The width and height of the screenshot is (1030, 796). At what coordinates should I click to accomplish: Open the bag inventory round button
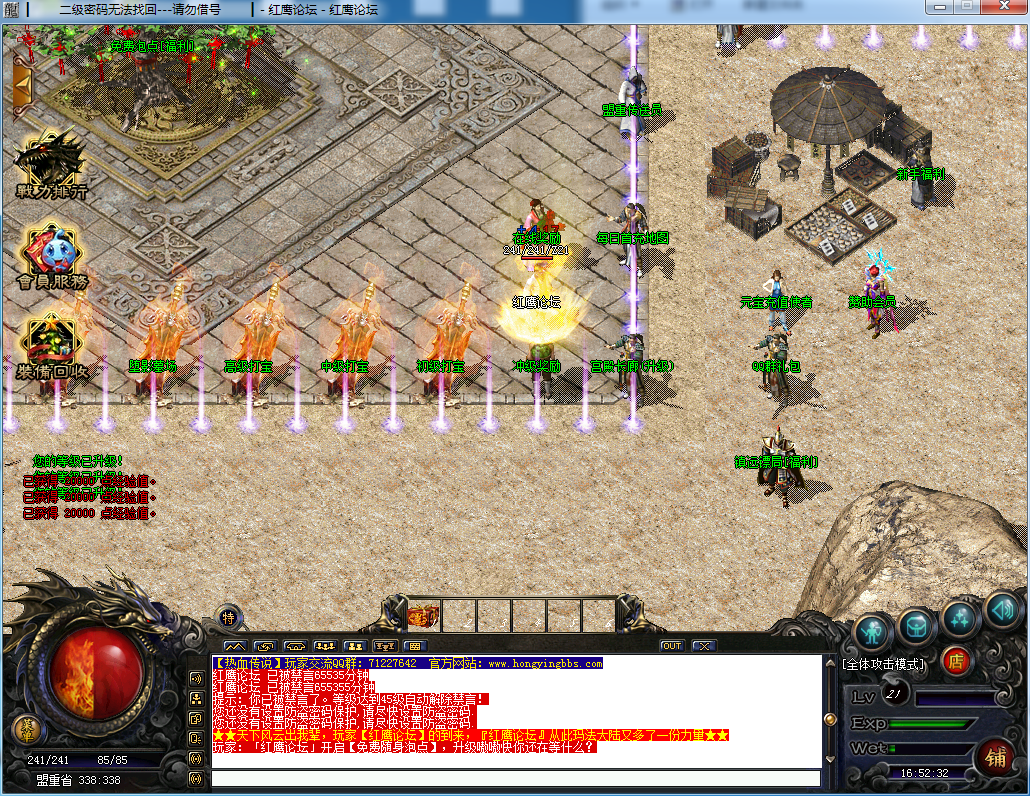(x=916, y=626)
